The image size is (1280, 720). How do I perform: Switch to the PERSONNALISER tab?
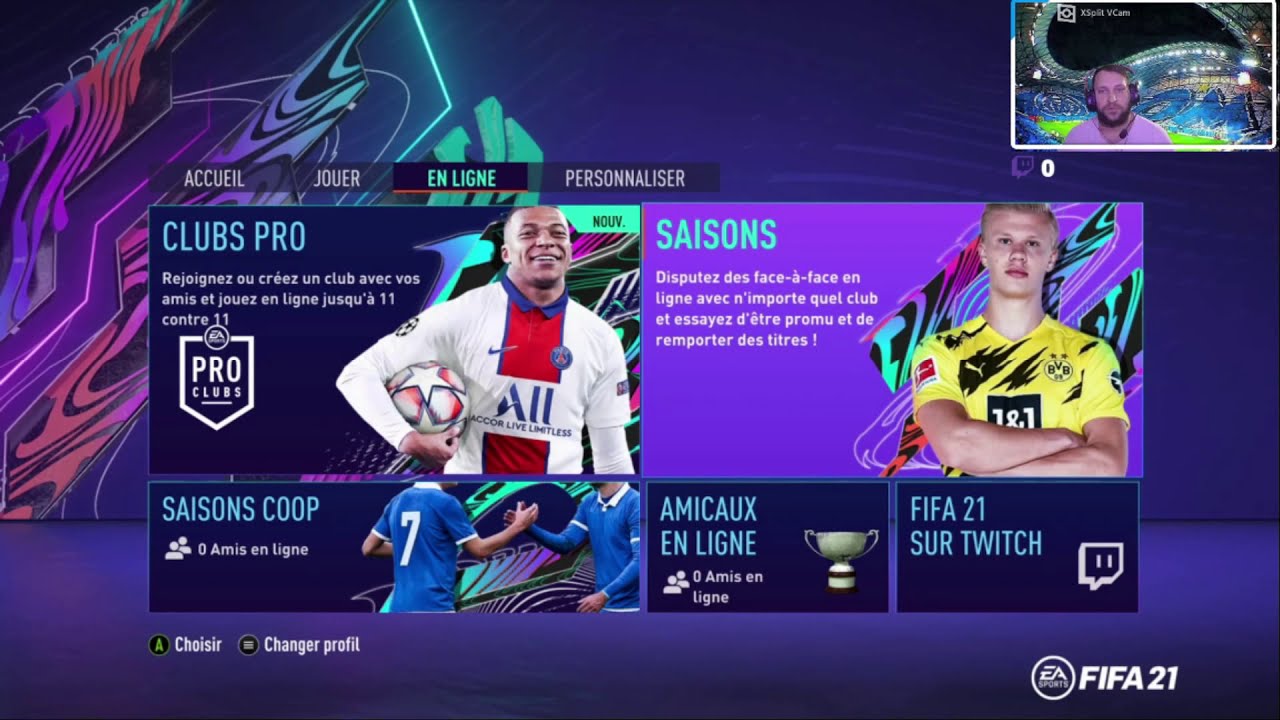tap(624, 178)
